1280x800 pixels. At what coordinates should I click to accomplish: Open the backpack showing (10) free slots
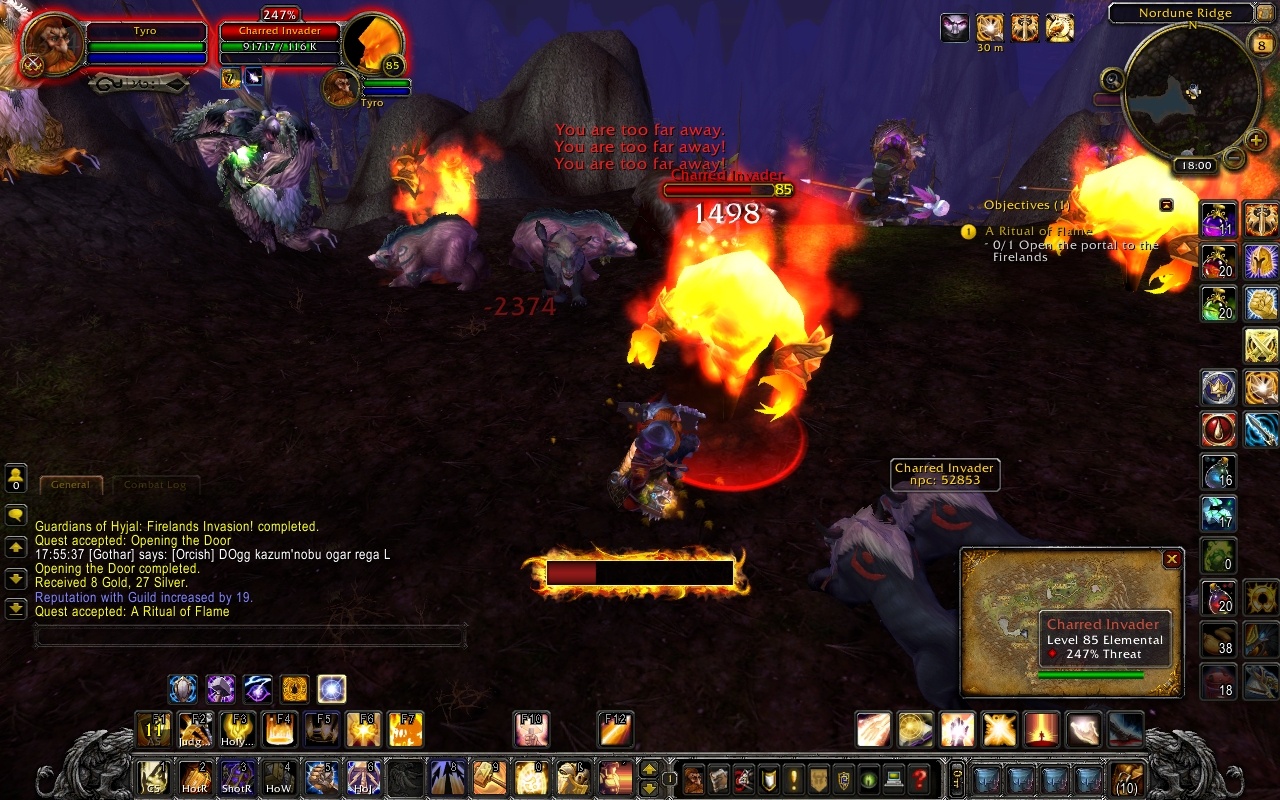(x=1127, y=778)
